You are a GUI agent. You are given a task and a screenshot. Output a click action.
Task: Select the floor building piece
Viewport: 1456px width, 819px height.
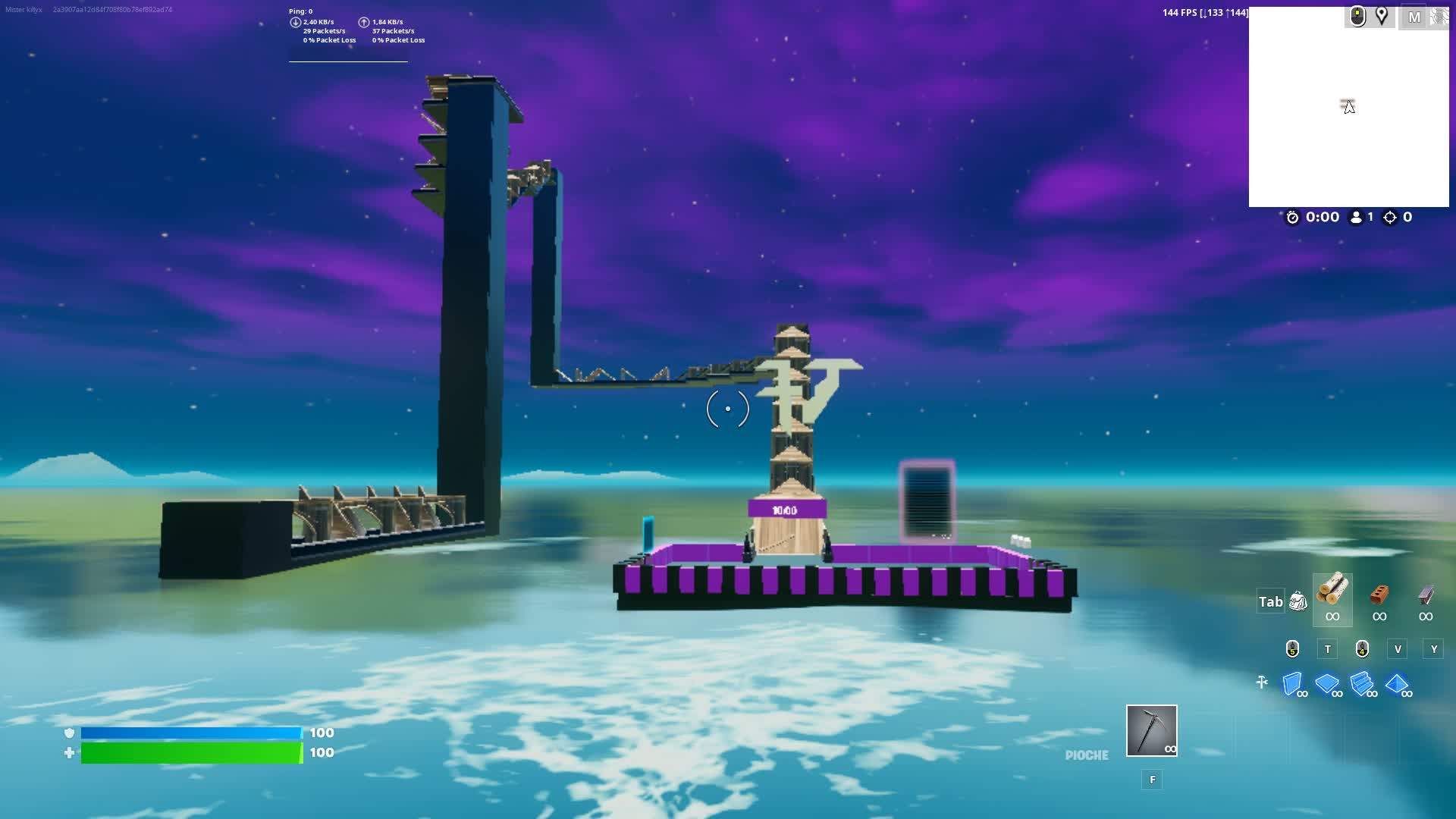(x=1327, y=682)
